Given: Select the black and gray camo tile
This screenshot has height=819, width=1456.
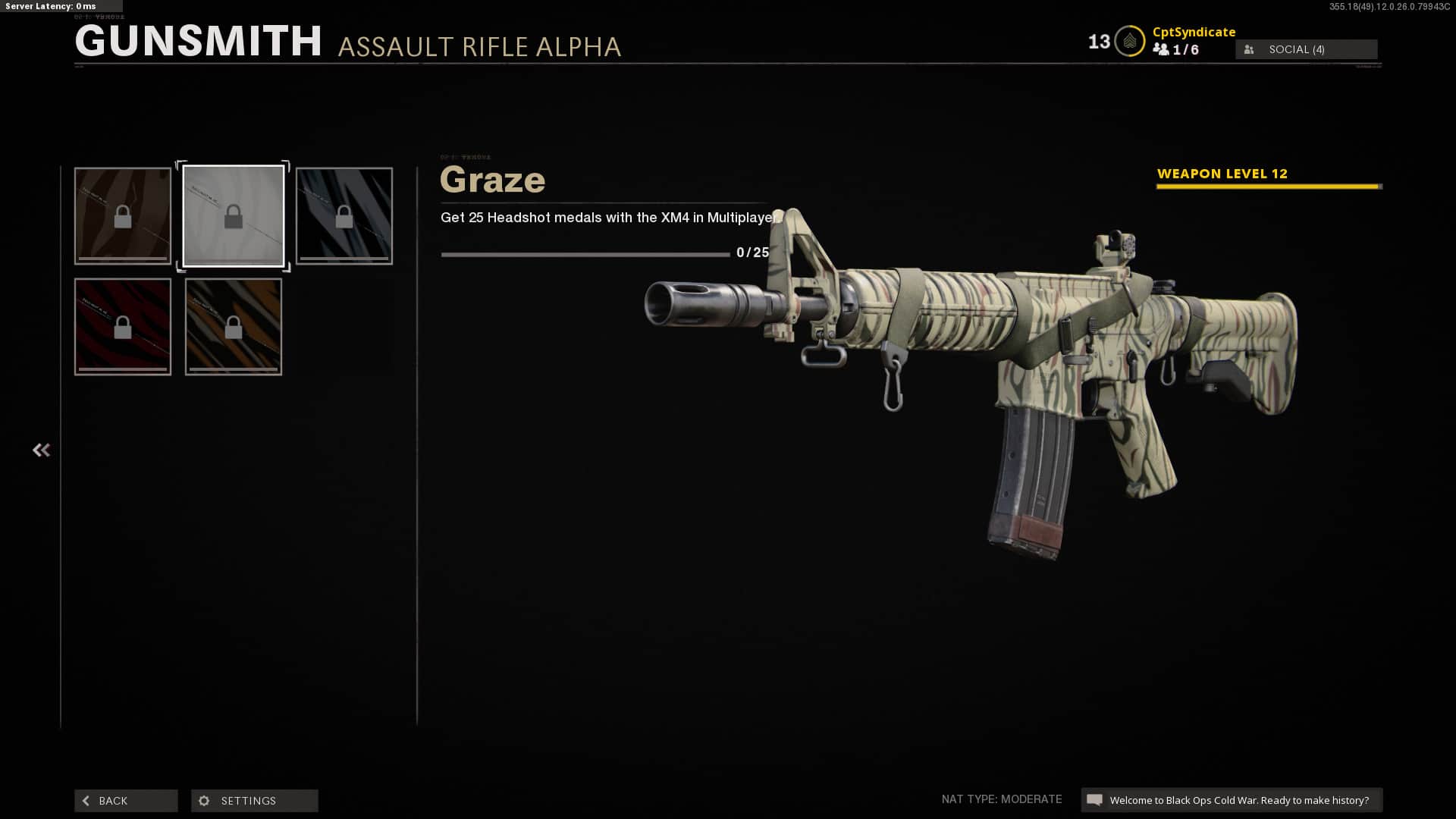Looking at the screenshot, I should (344, 216).
